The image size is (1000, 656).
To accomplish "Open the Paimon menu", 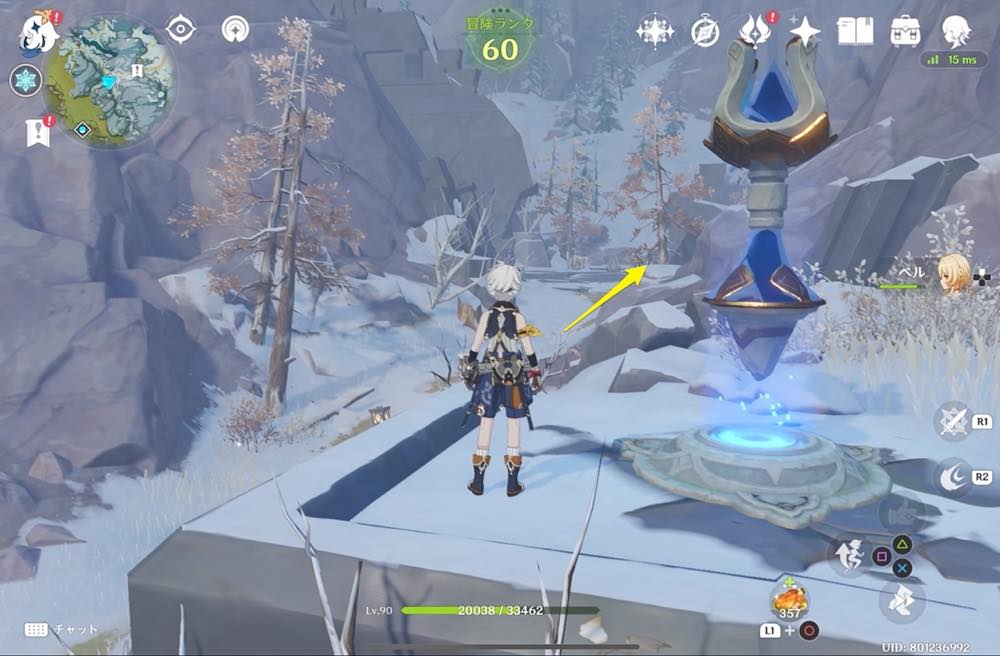I will 37,33.
